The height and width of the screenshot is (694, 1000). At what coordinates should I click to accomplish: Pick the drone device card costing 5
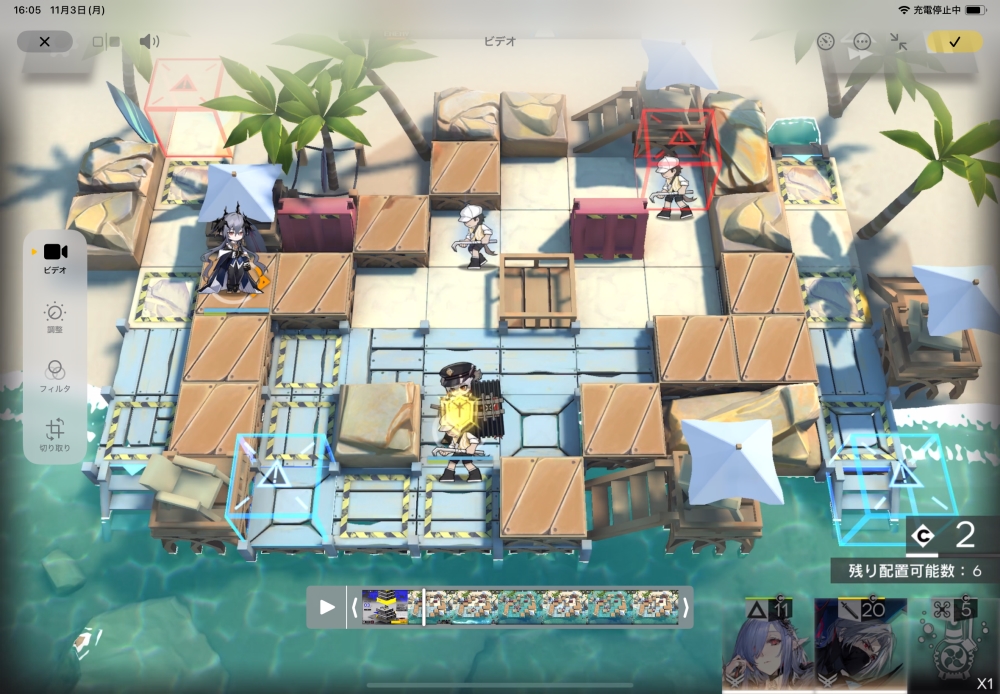(x=951, y=648)
